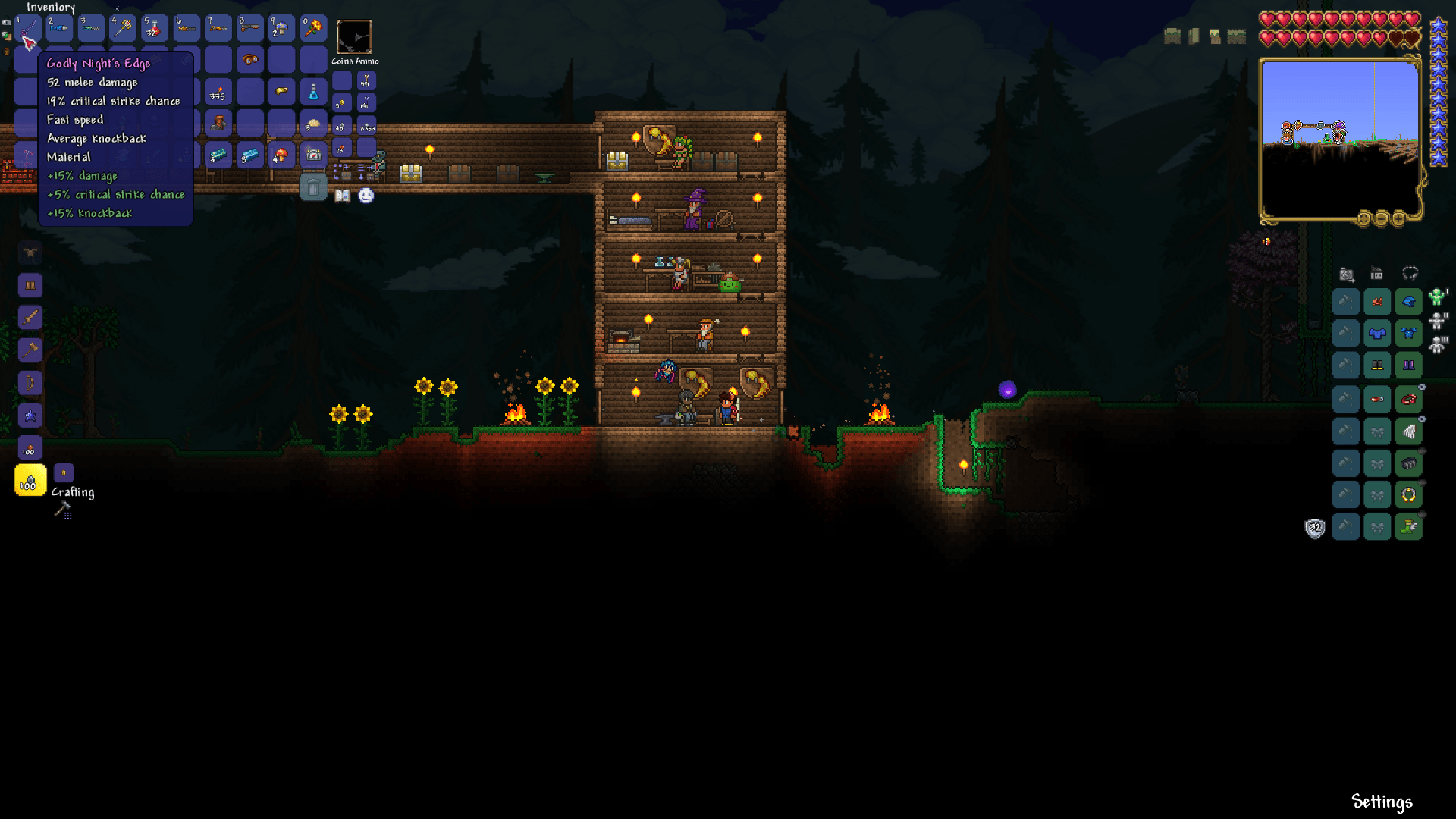Toggle visibility of the red ring accessory
Image resolution: width=1456 pixels, height=819 pixels.
1422,388
